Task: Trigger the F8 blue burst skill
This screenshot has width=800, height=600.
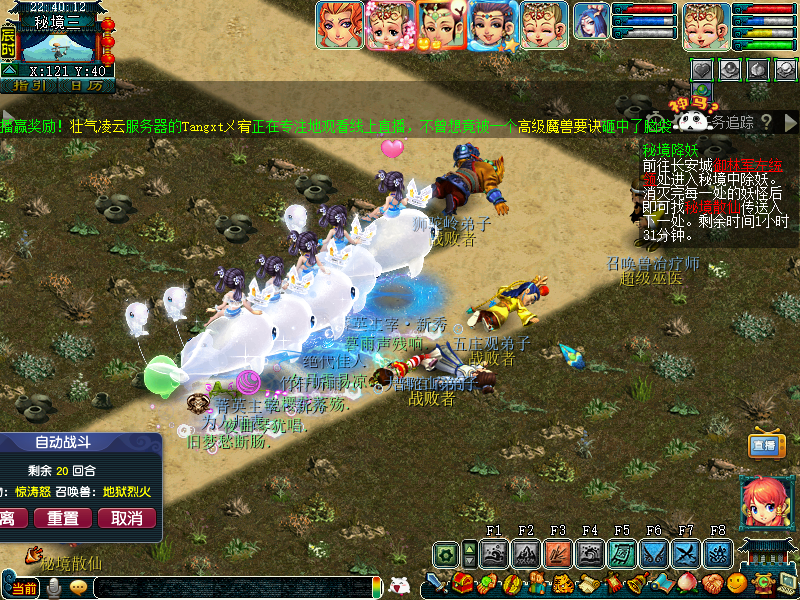Action: click(717, 553)
